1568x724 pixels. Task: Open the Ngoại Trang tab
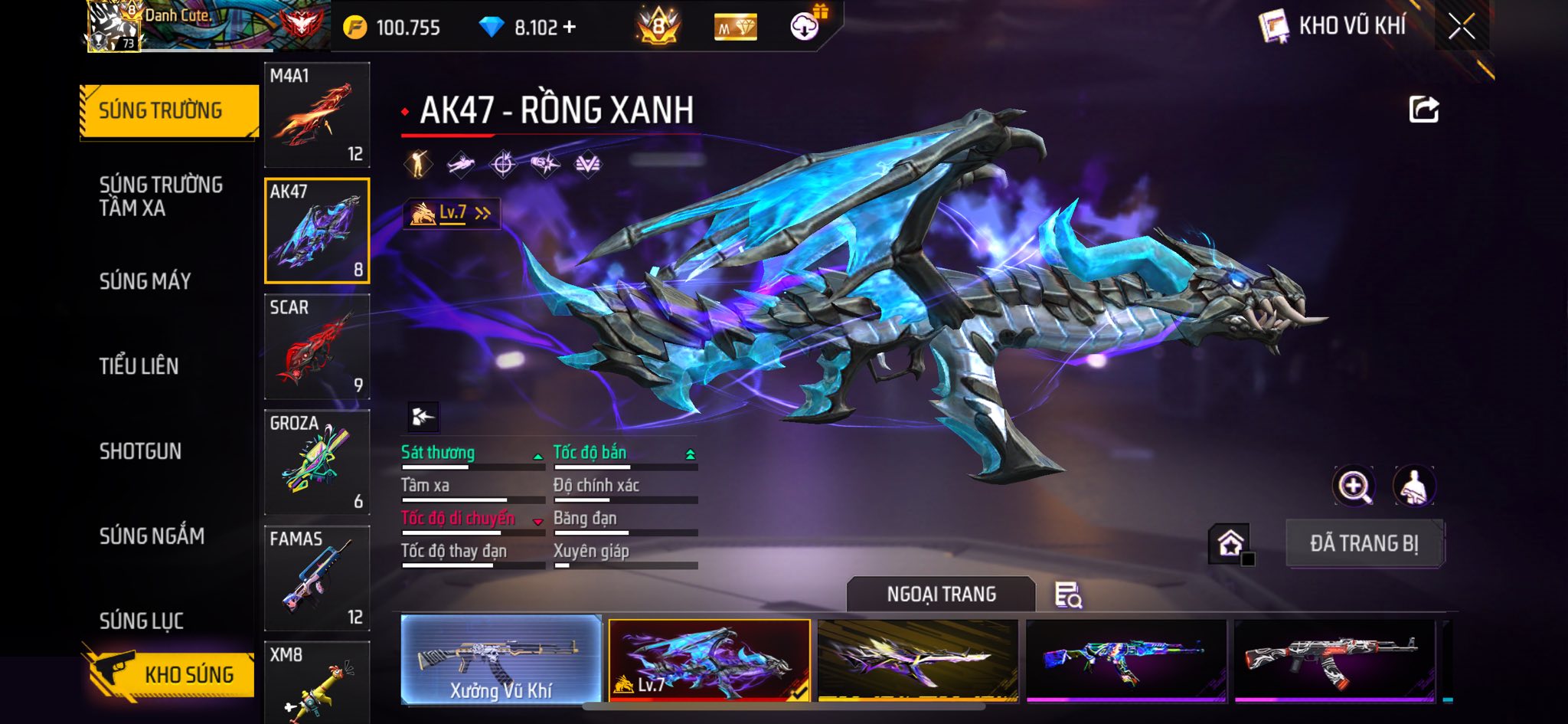[941, 595]
